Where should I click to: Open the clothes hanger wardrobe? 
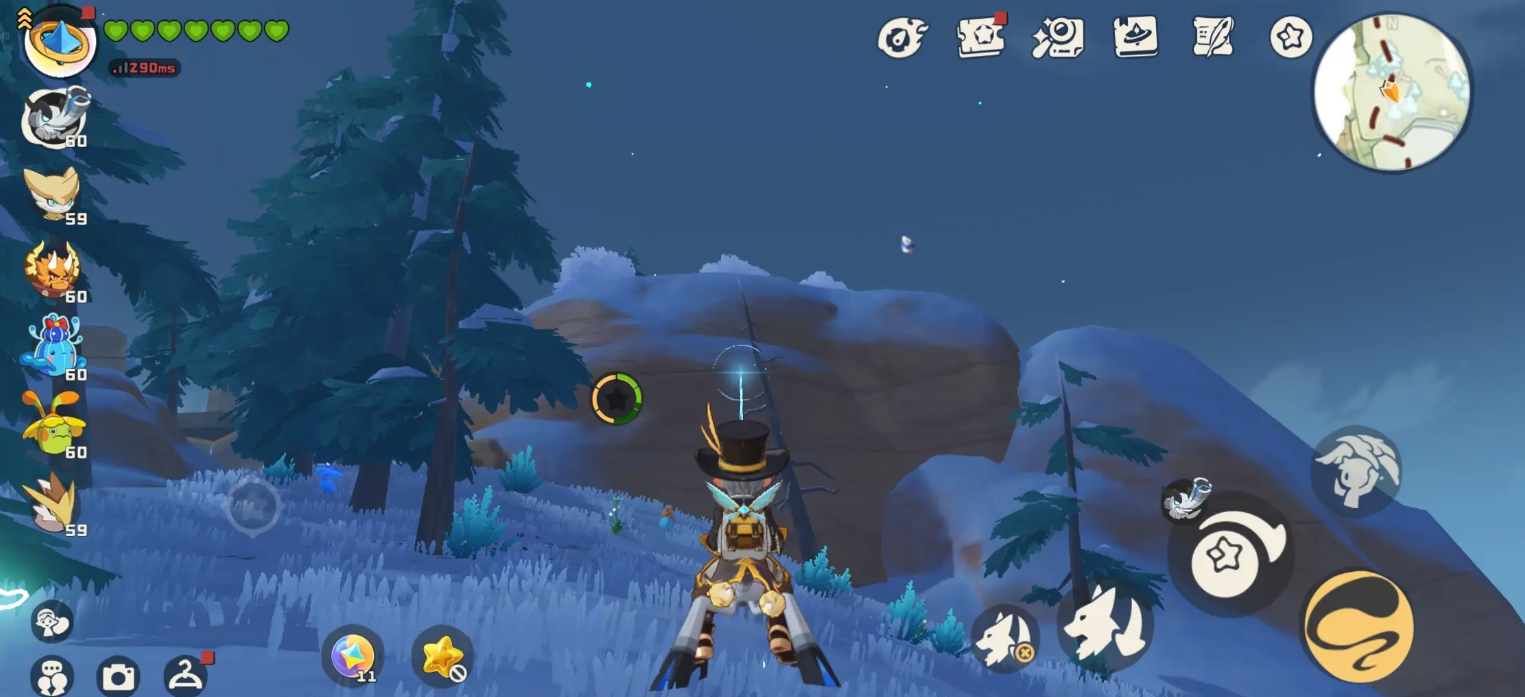pyautogui.click(x=184, y=677)
